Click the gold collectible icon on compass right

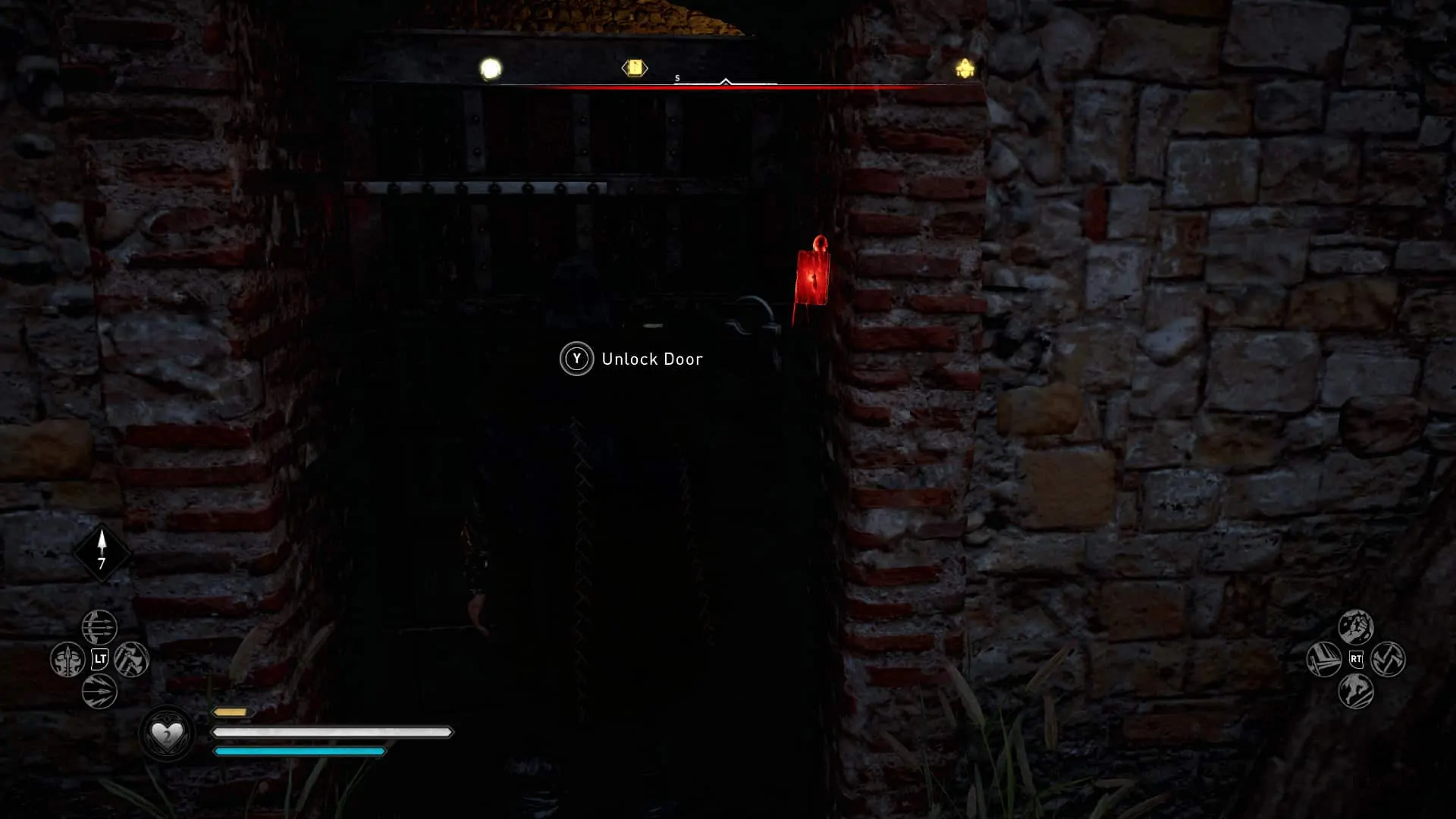pyautogui.click(x=963, y=67)
